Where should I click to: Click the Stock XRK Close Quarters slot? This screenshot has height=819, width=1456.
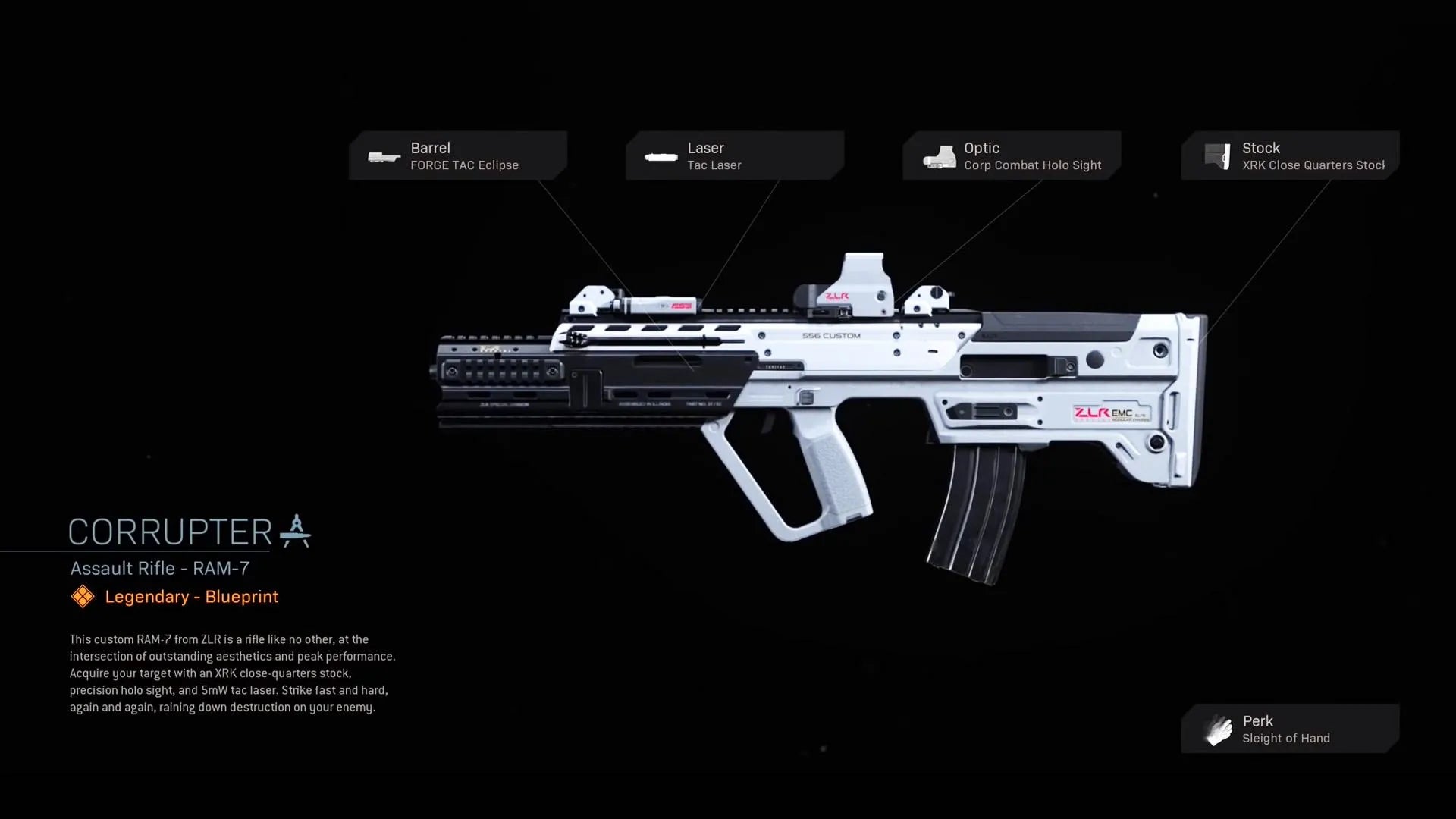click(x=1289, y=155)
